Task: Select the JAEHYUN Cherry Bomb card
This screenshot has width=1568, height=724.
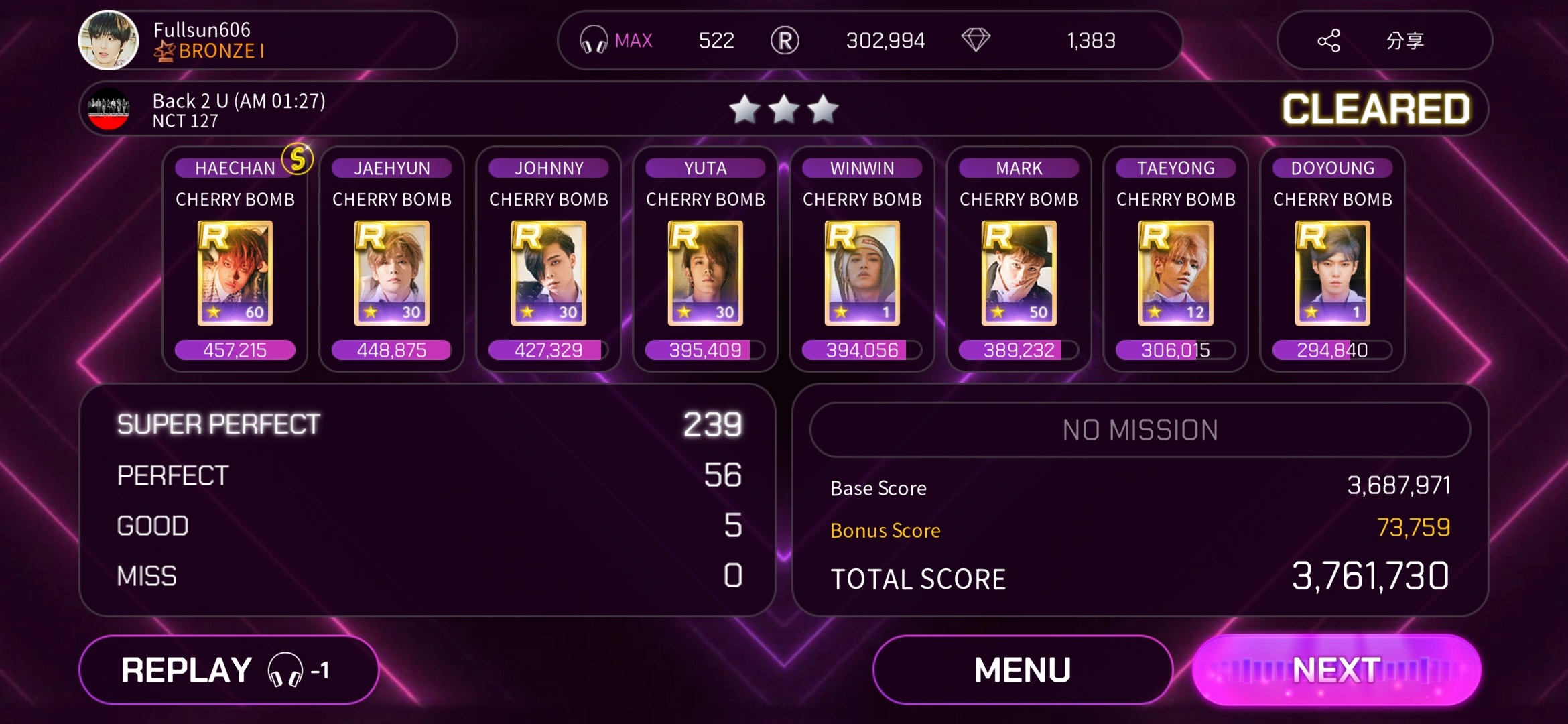Action: click(392, 273)
